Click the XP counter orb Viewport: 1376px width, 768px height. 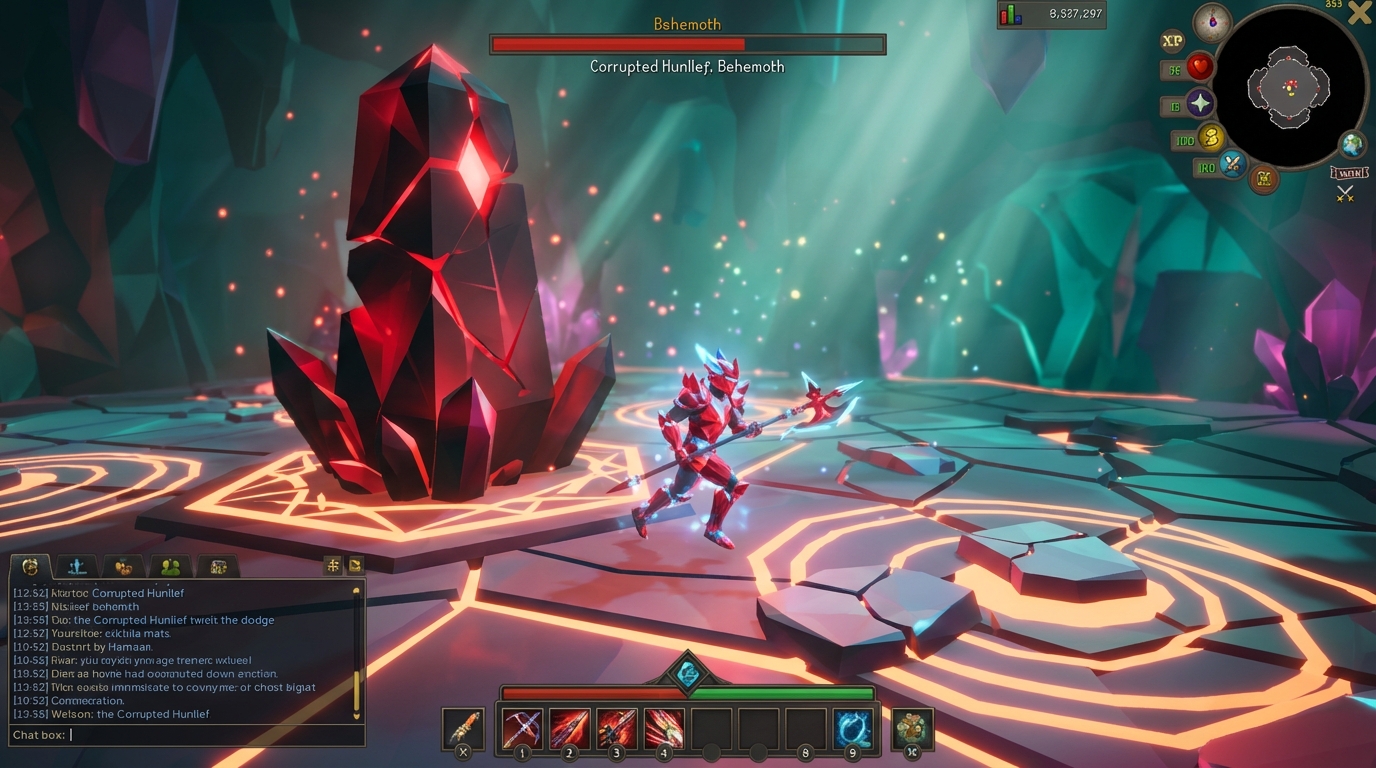(1171, 40)
